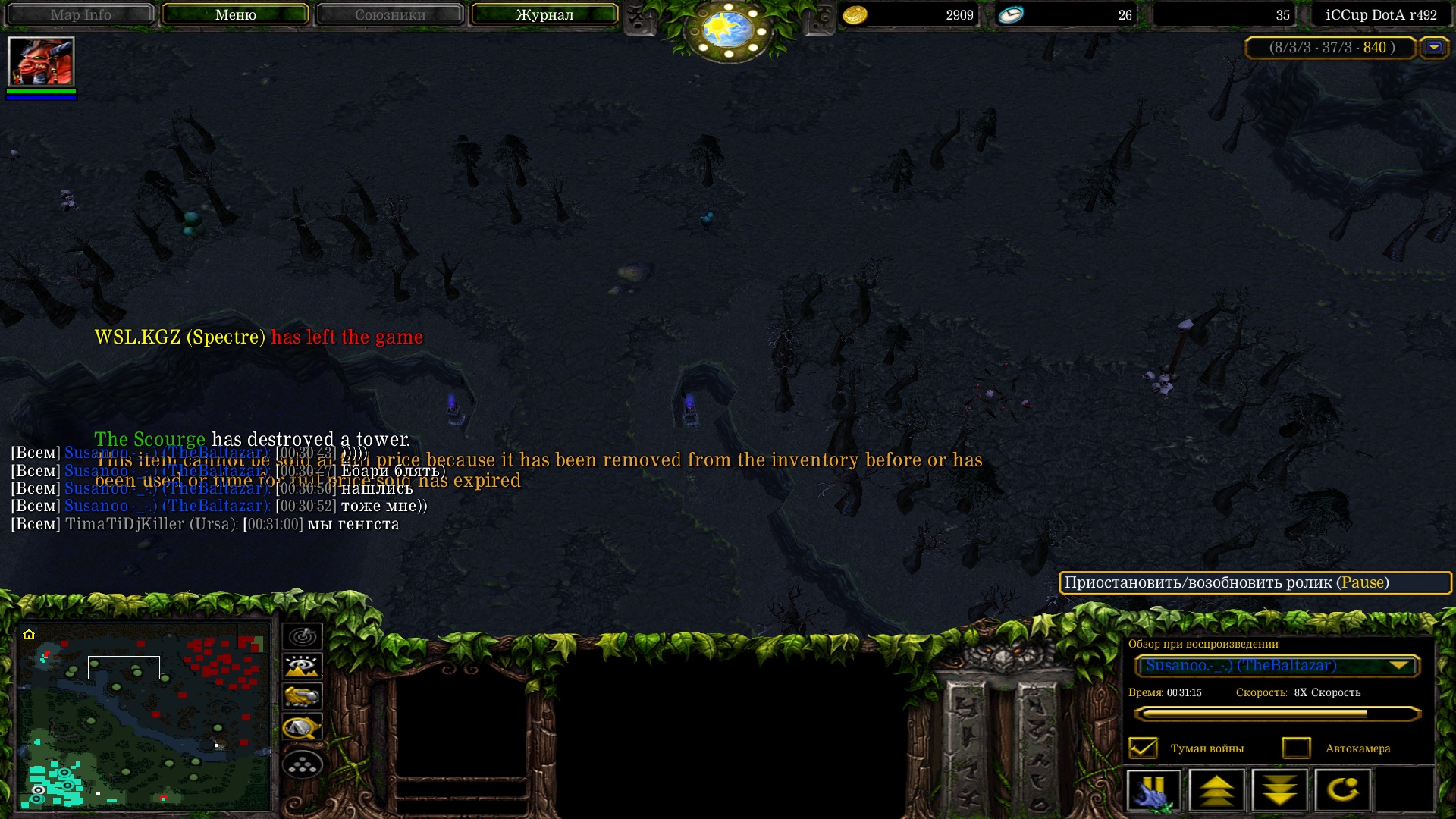The height and width of the screenshot is (819, 1456).
Task: Enable the Автокамера checkbox
Action: 1296,748
